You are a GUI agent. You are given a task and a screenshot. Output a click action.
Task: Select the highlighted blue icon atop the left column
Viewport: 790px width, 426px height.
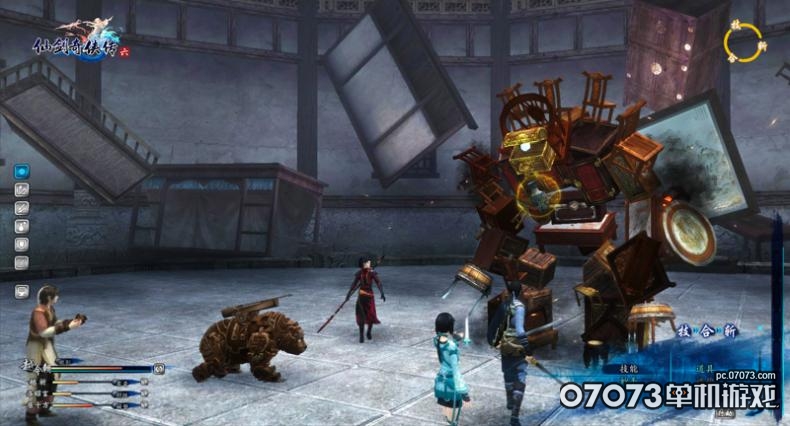coord(21,171)
